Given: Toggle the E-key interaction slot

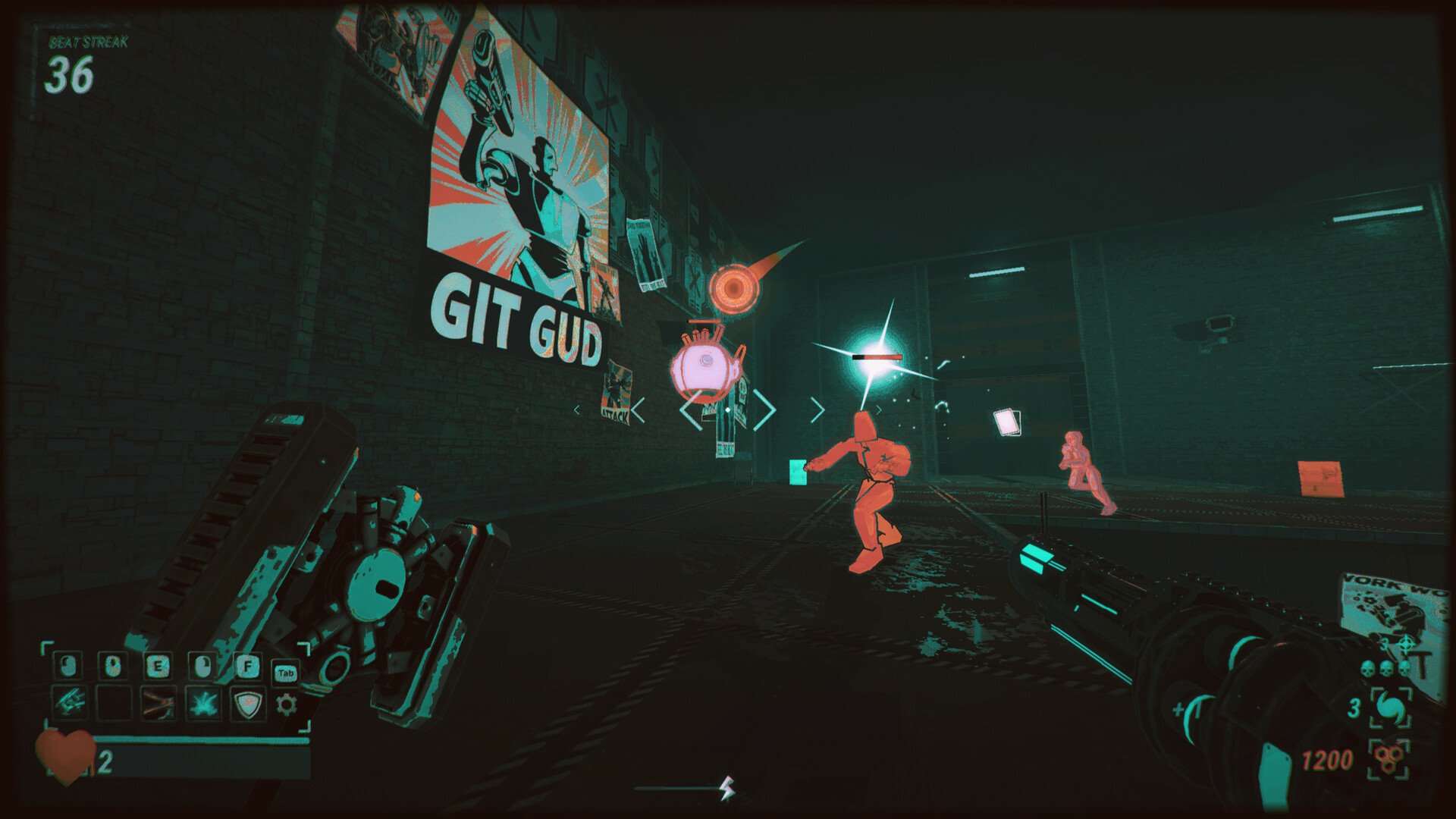Looking at the screenshot, I should point(158,666).
